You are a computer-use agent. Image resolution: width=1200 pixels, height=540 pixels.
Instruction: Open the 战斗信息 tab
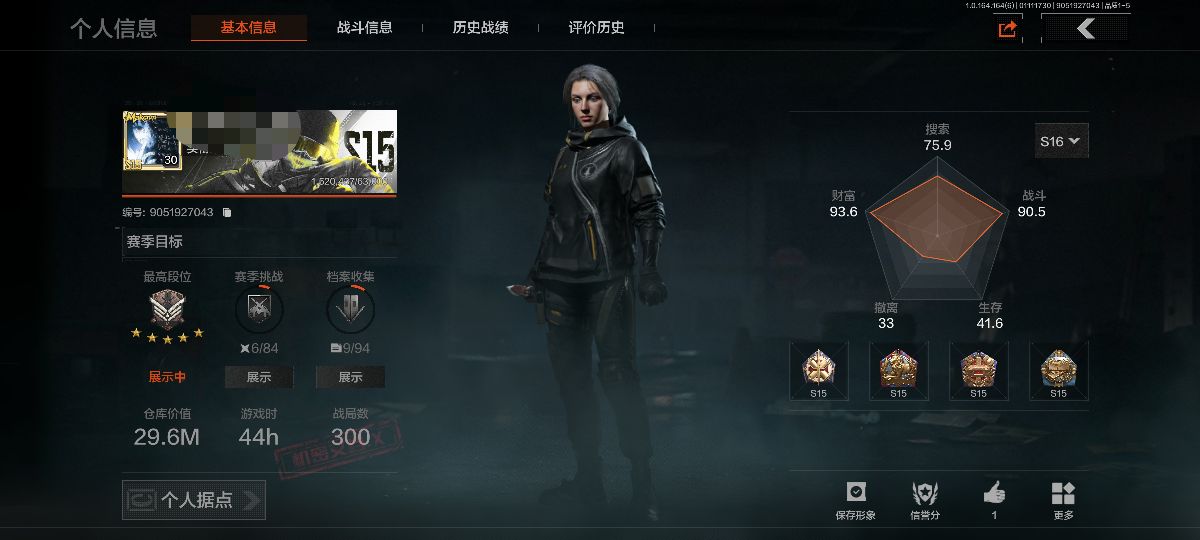click(x=364, y=28)
